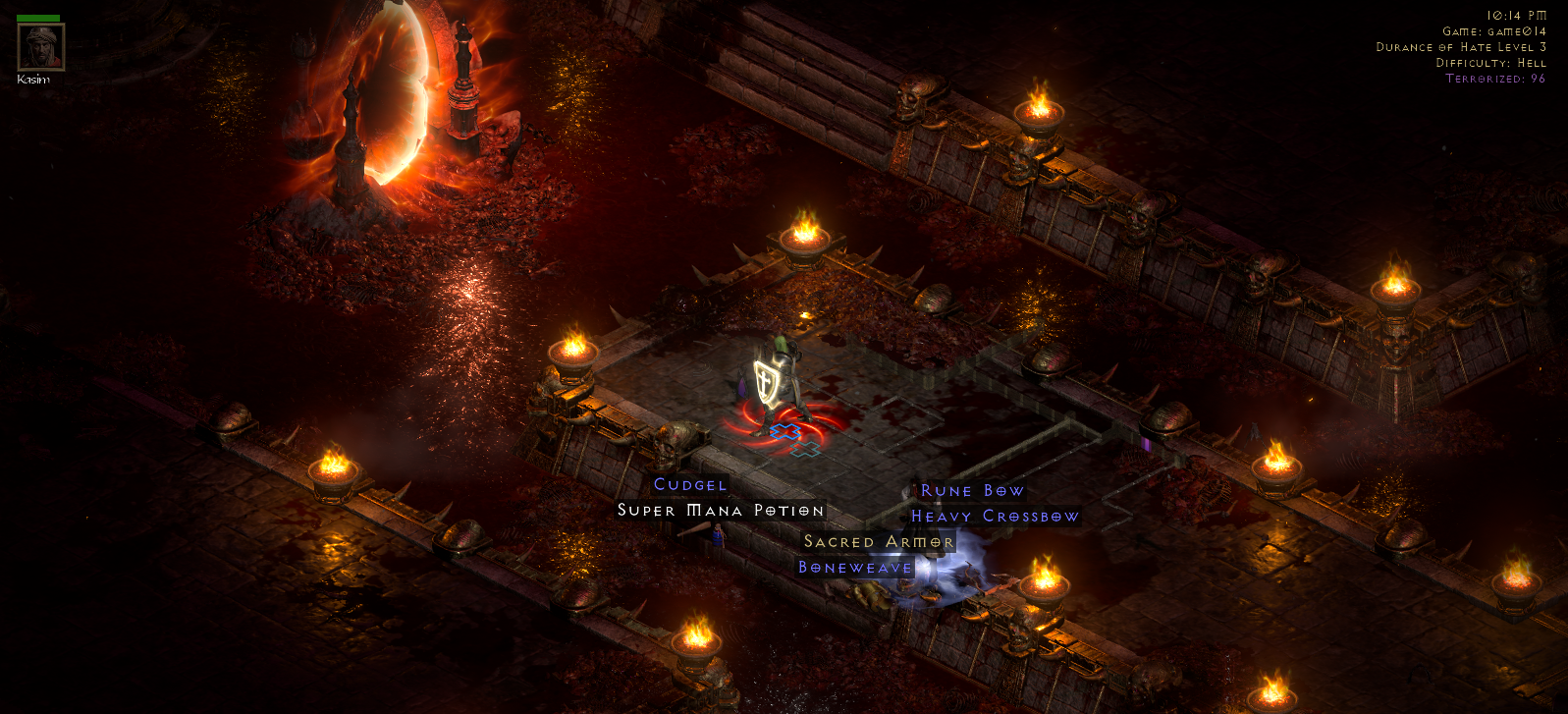Click the Terrorized: 96 status text
Viewport: 1568px width, 714px height.
(x=1493, y=78)
